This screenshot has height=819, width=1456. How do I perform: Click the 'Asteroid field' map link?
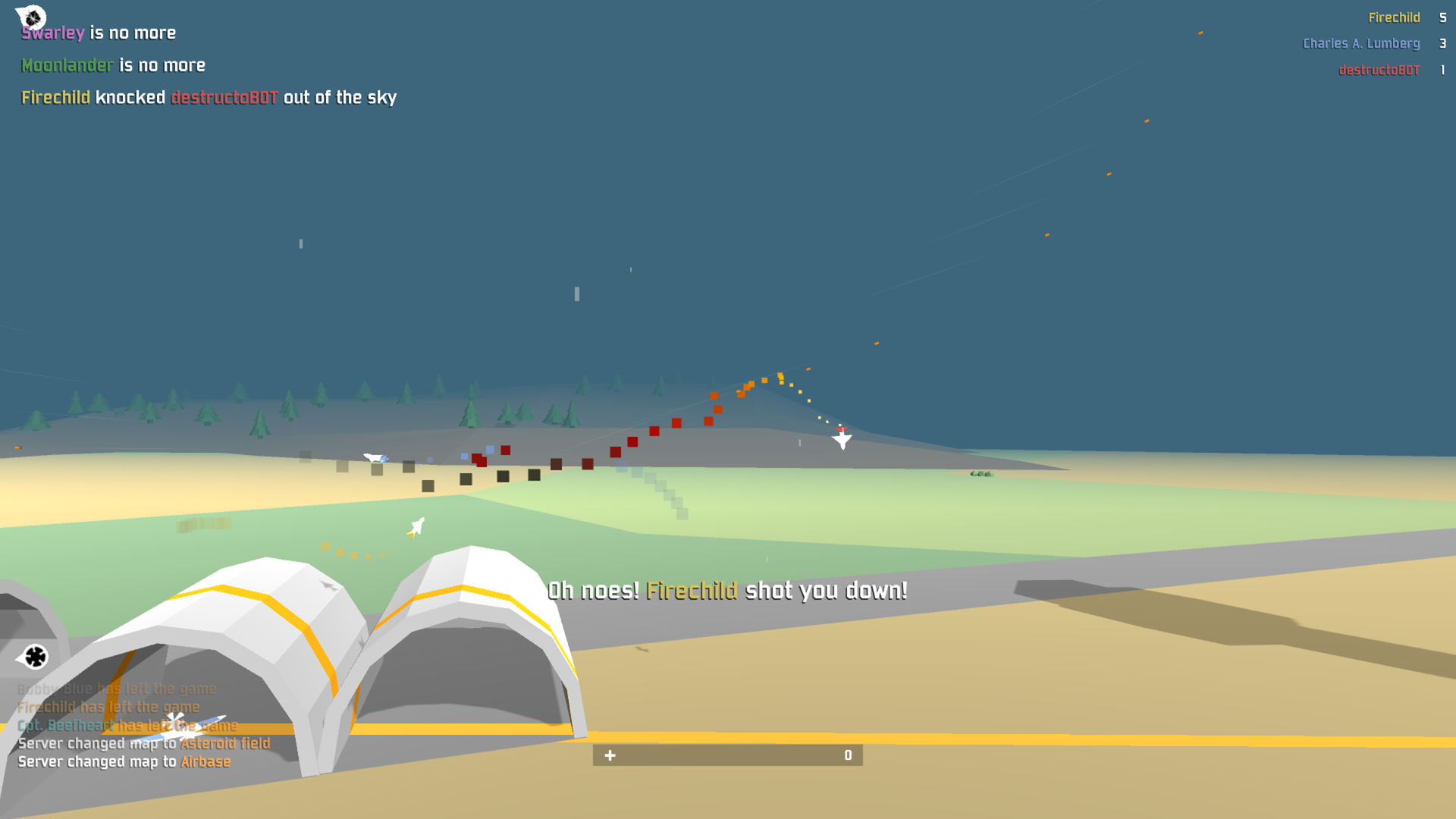click(225, 743)
